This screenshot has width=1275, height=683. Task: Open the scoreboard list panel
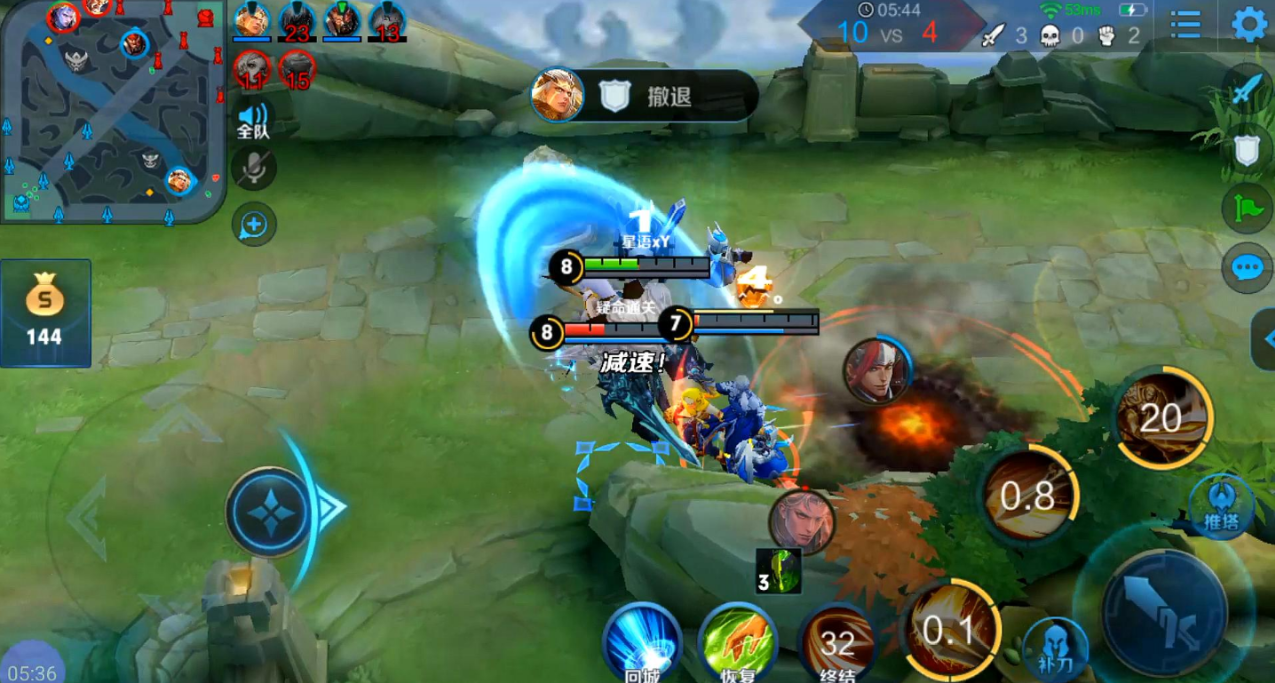pyautogui.click(x=1185, y=24)
